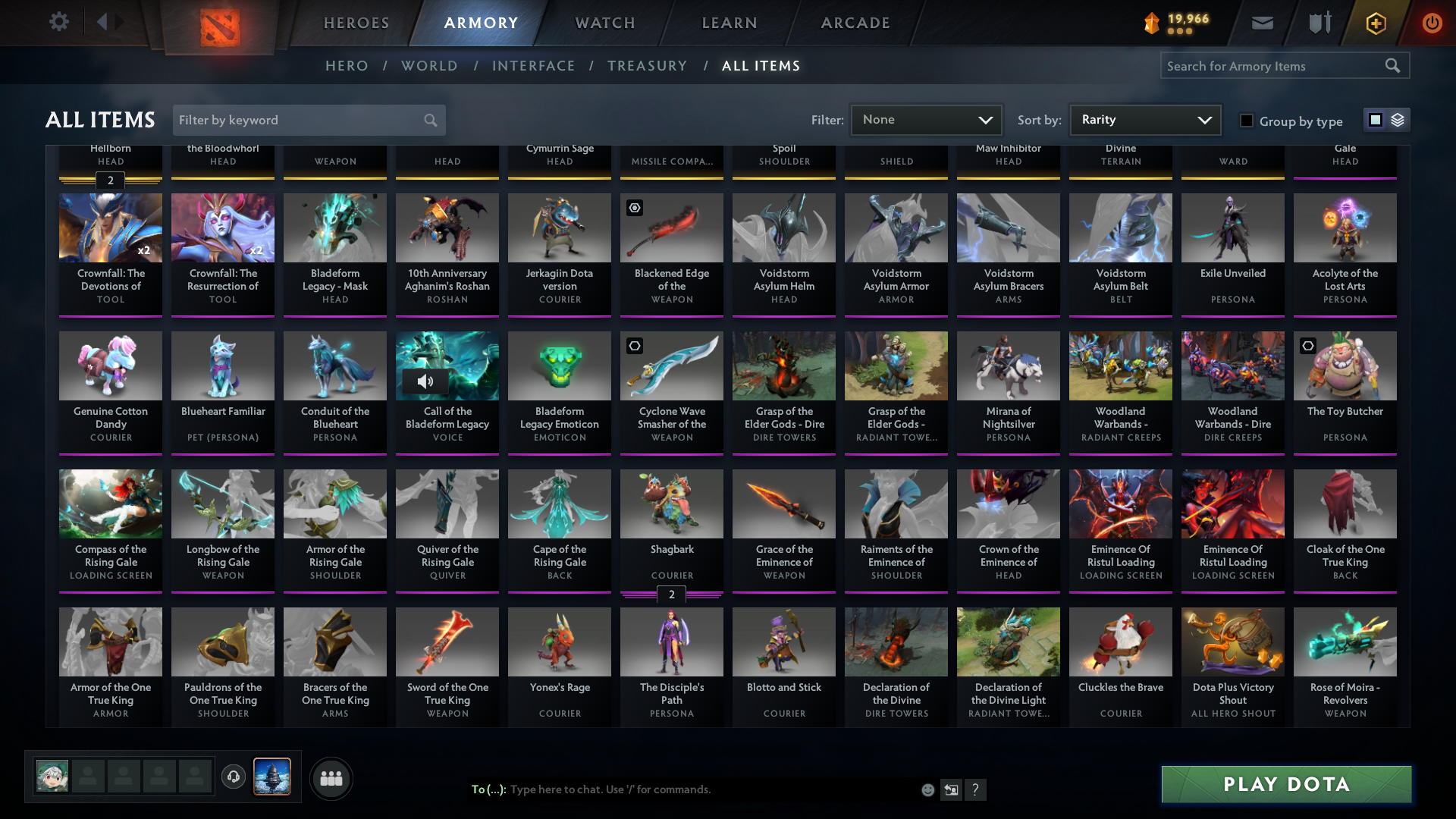Click the power logout icon
Viewport: 1456px width, 819px height.
click(1432, 23)
